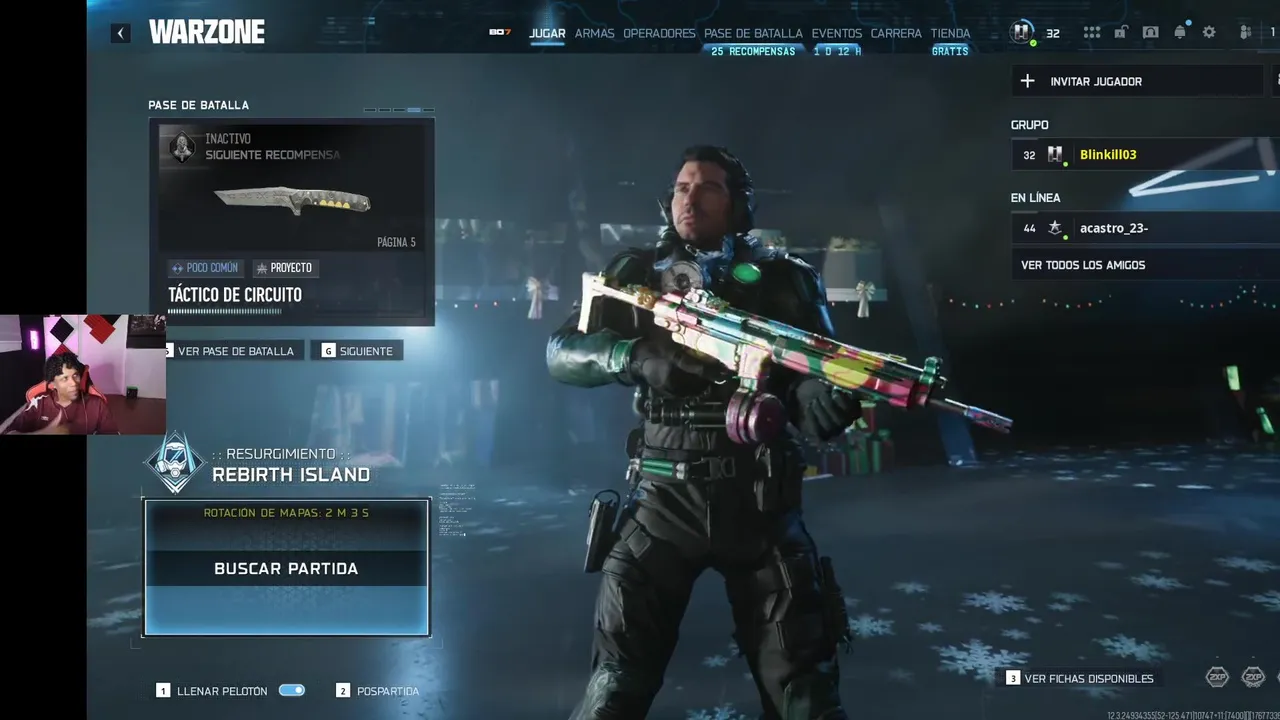Open Ver Pase de Batalla

[235, 351]
